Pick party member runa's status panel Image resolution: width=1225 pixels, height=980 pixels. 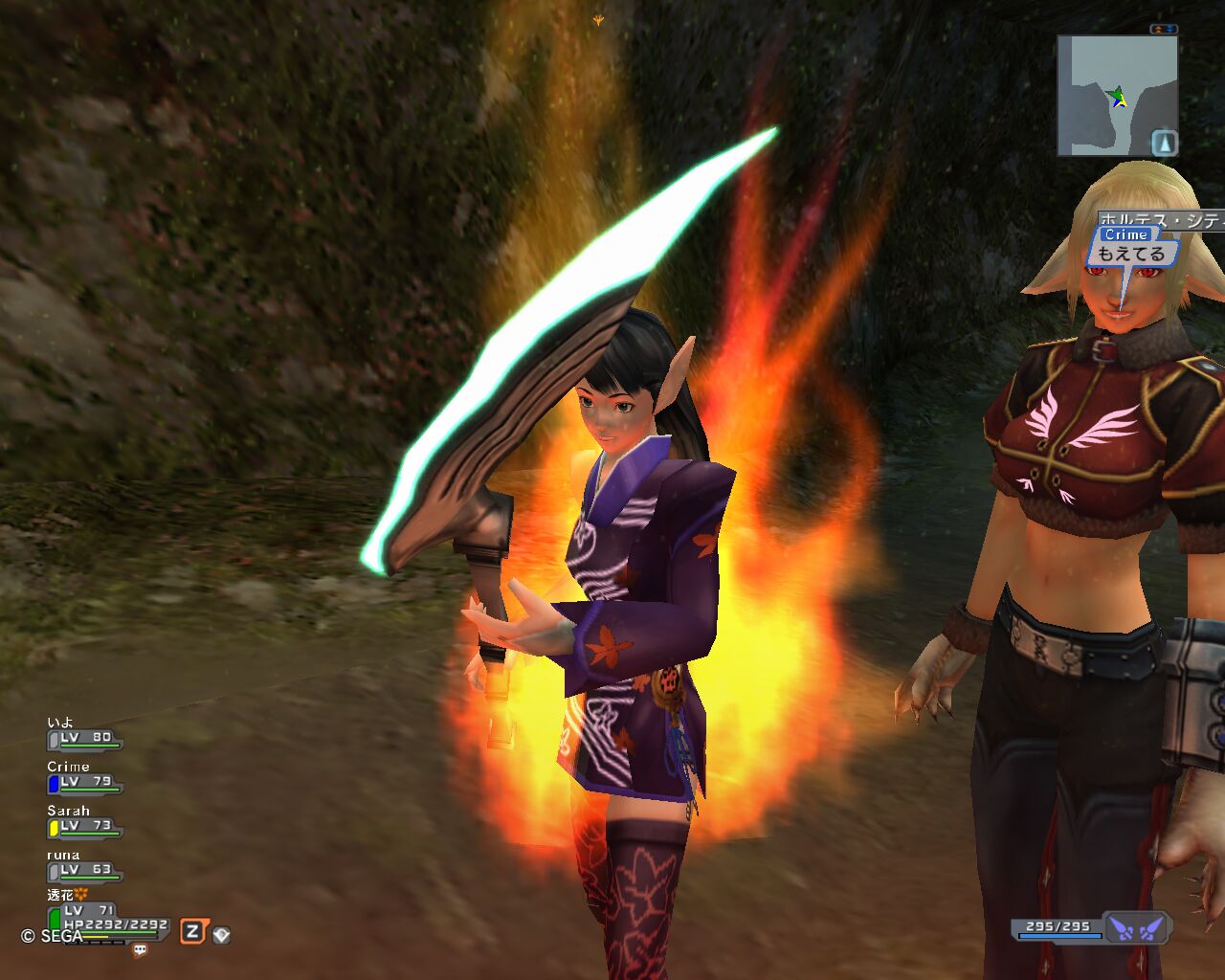click(84, 870)
